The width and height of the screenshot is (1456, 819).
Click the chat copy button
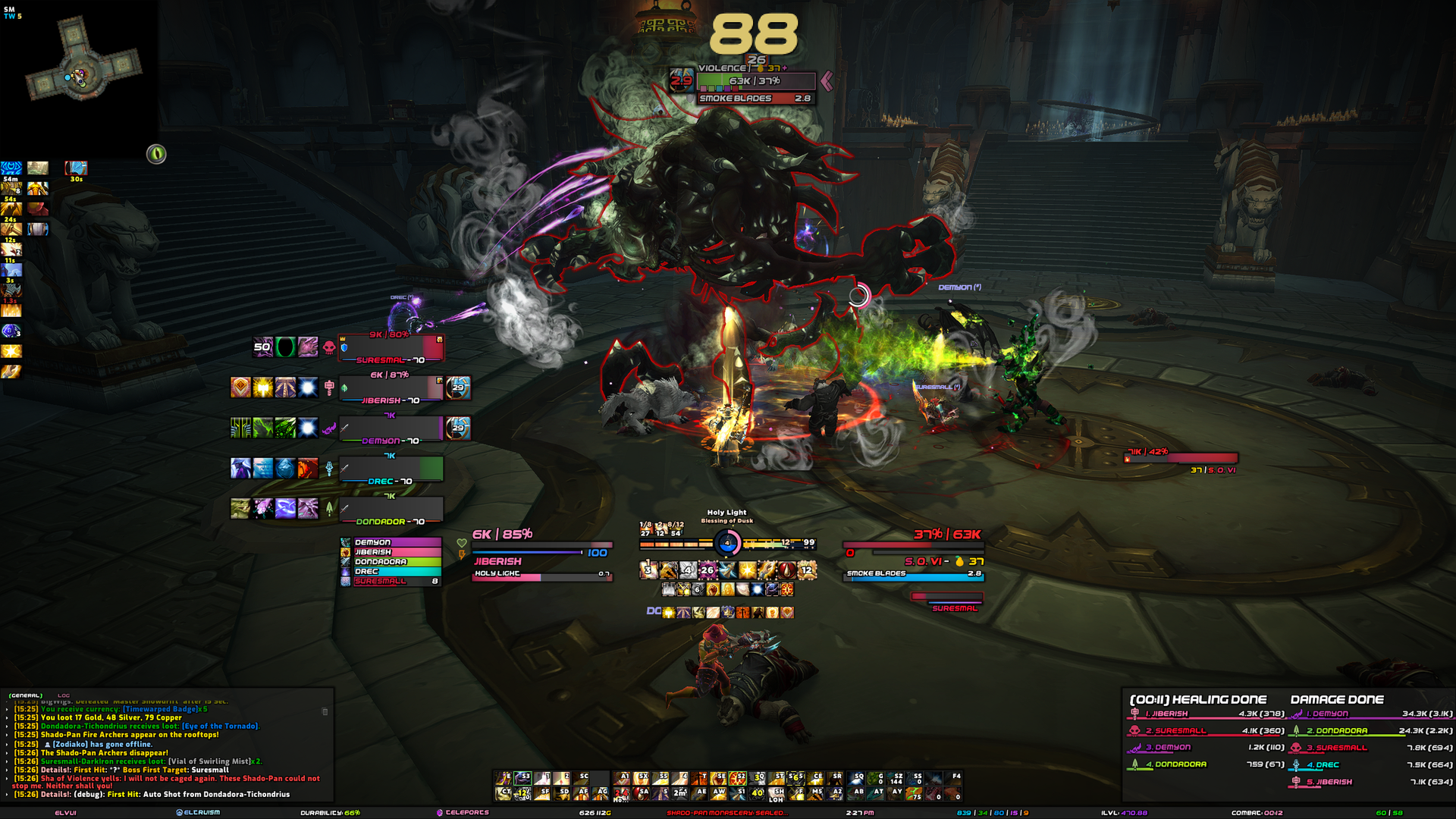tap(325, 711)
